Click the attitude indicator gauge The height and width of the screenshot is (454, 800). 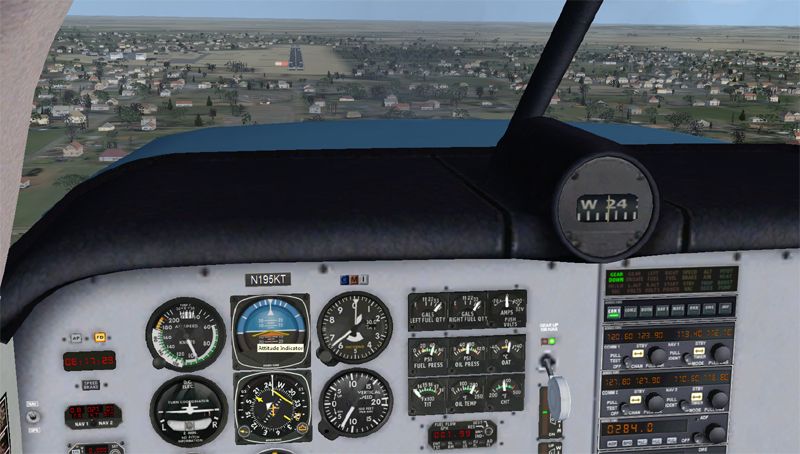pos(271,328)
